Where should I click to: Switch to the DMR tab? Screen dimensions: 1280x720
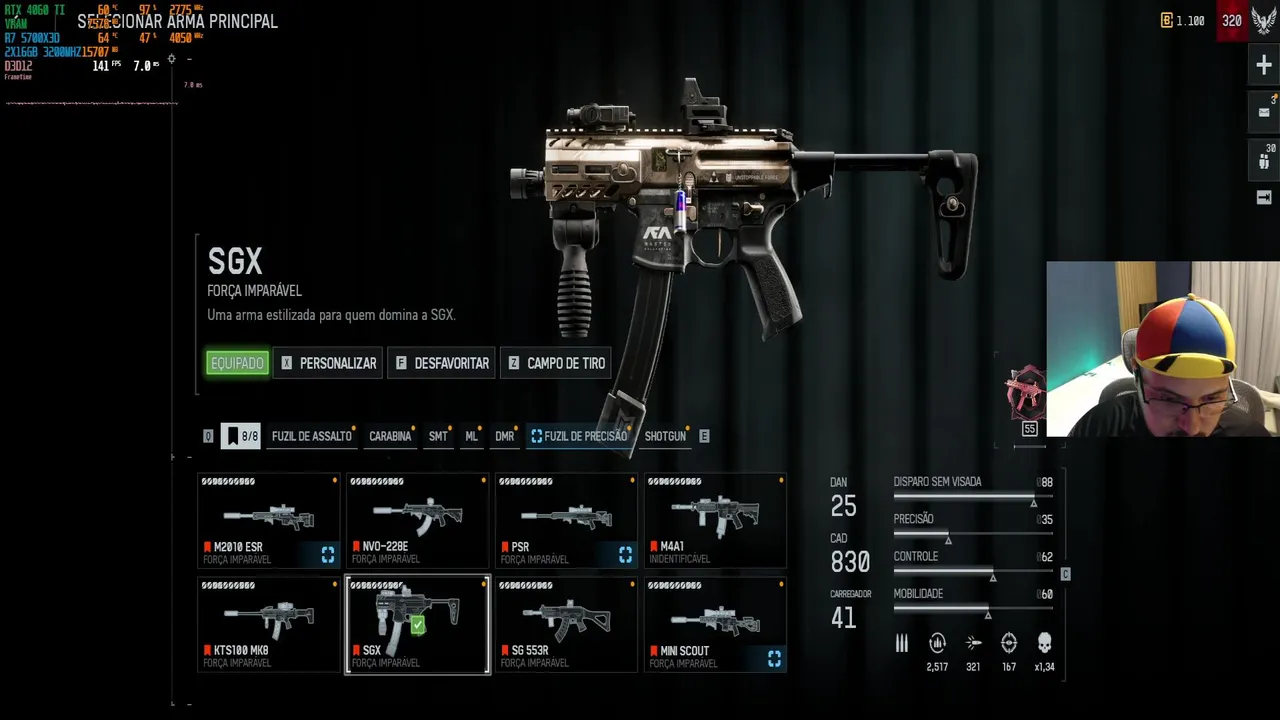click(504, 436)
